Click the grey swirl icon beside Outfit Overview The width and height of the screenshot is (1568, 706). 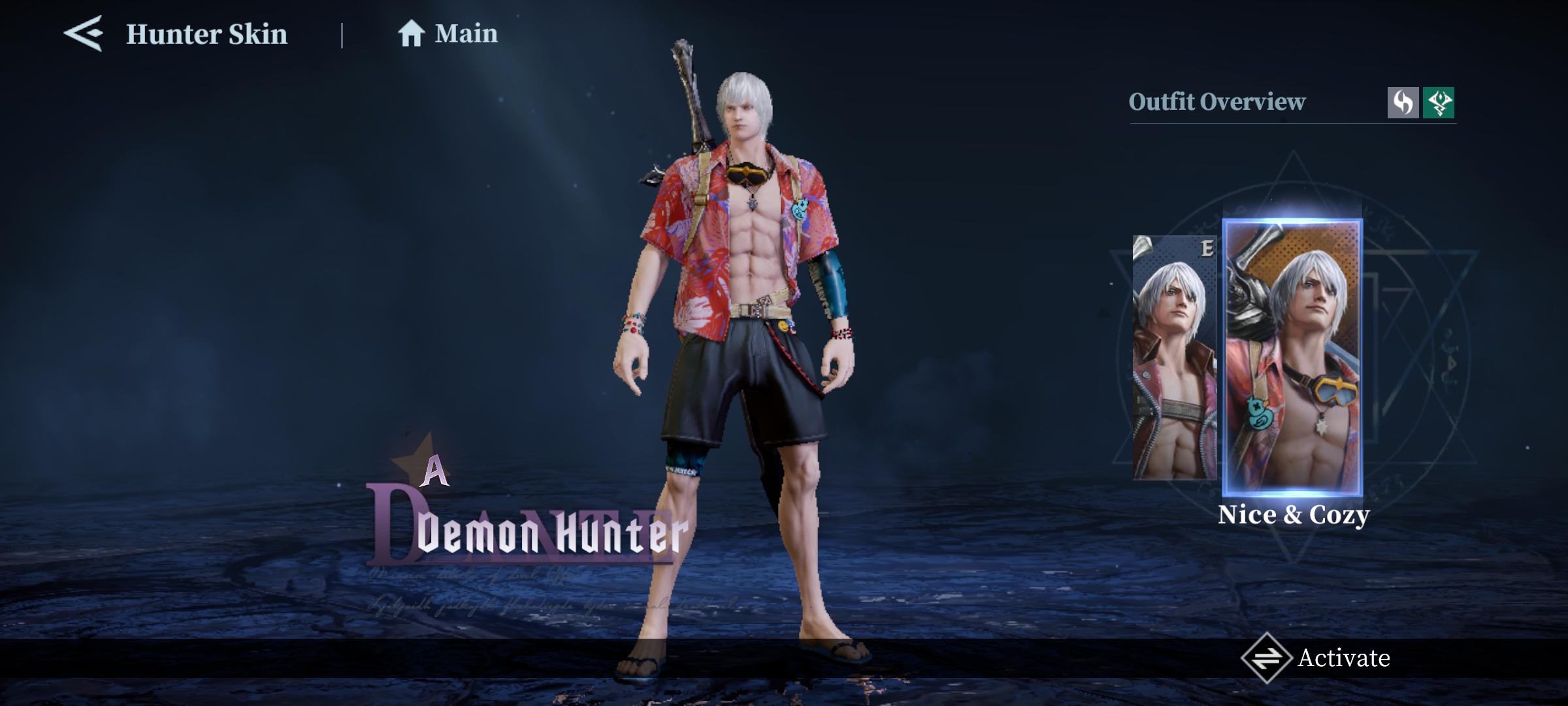1403,103
